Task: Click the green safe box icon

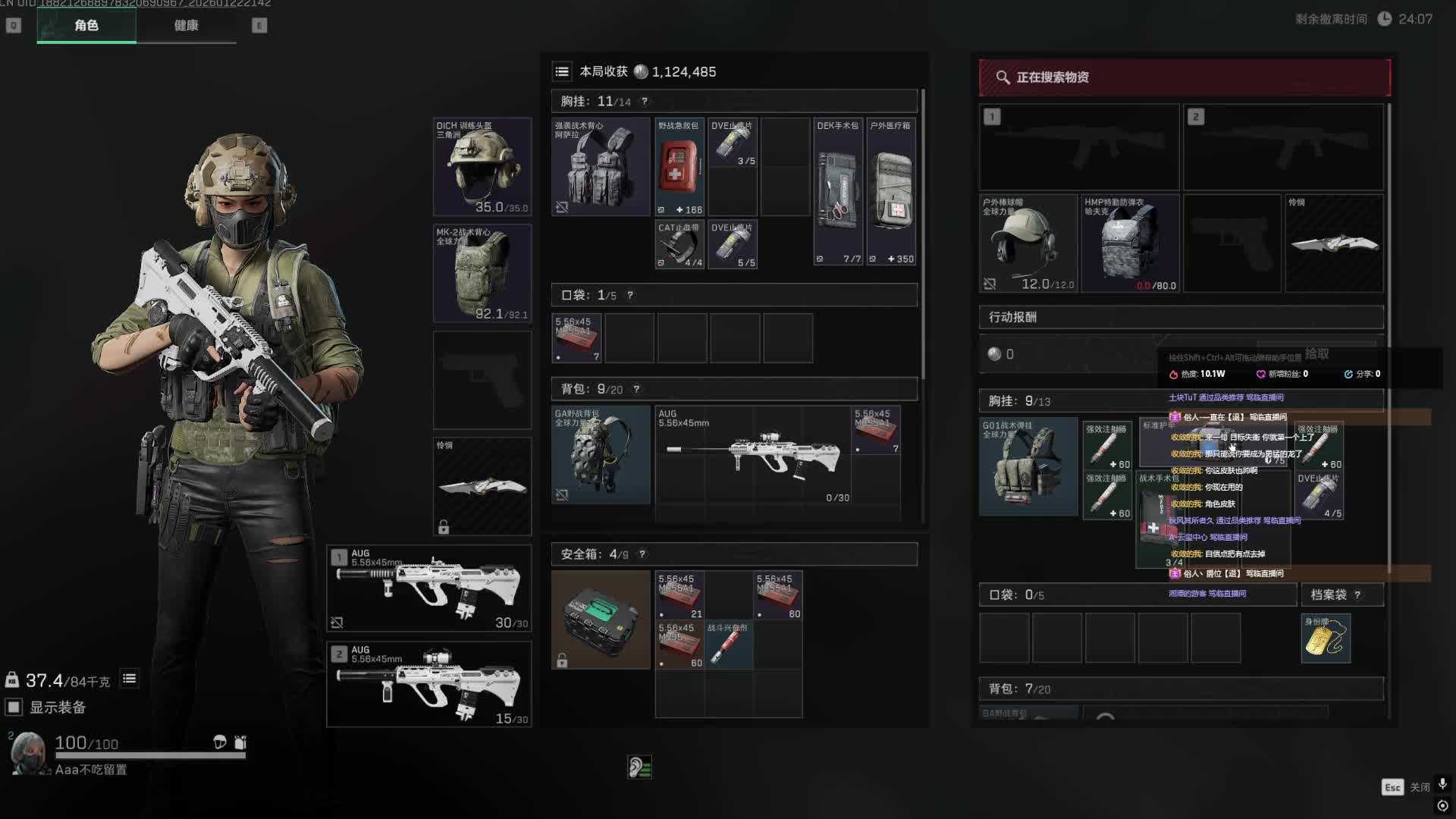Action: tap(601, 620)
